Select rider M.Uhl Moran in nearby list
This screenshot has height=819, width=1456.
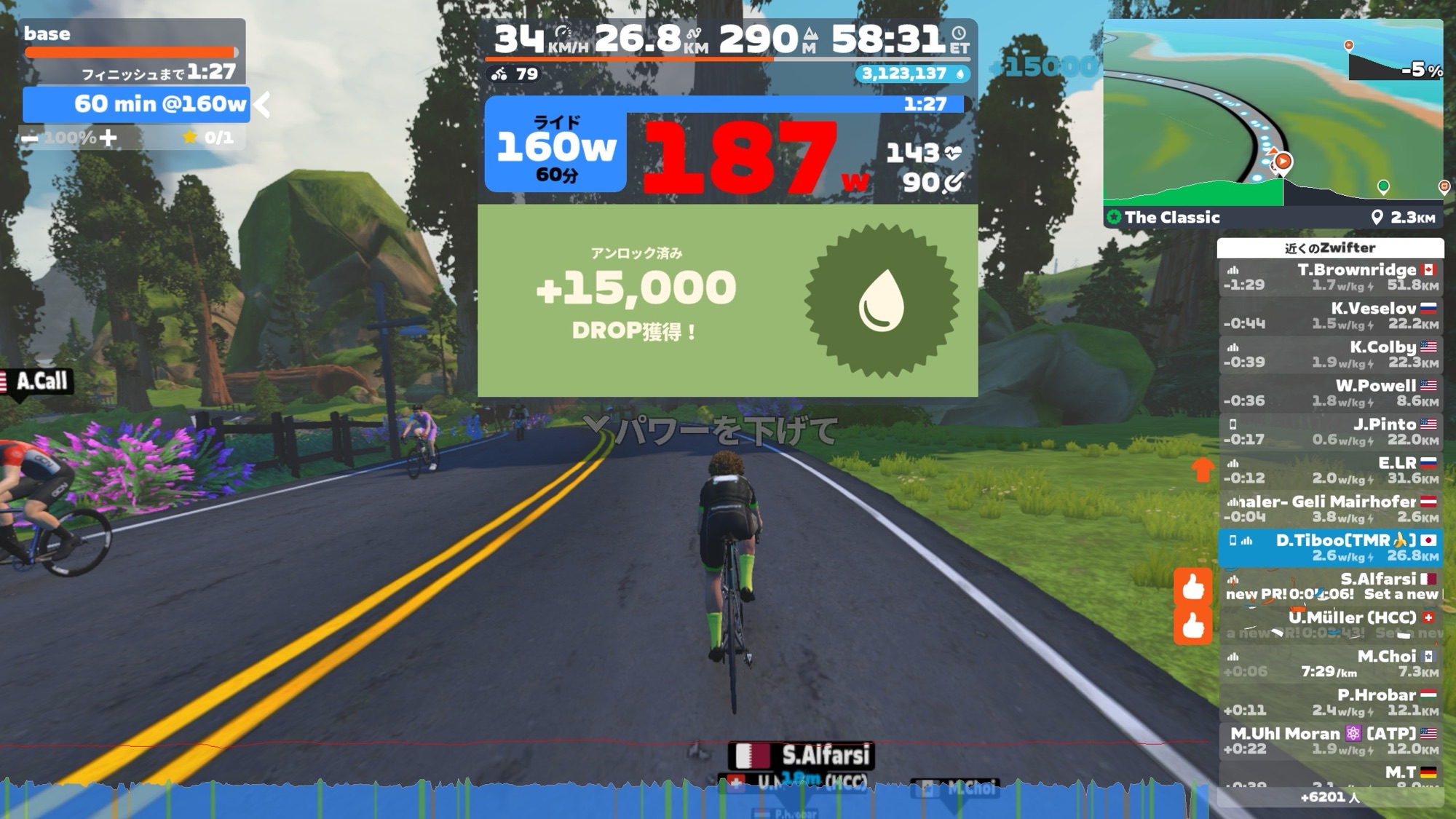pyautogui.click(x=1331, y=740)
